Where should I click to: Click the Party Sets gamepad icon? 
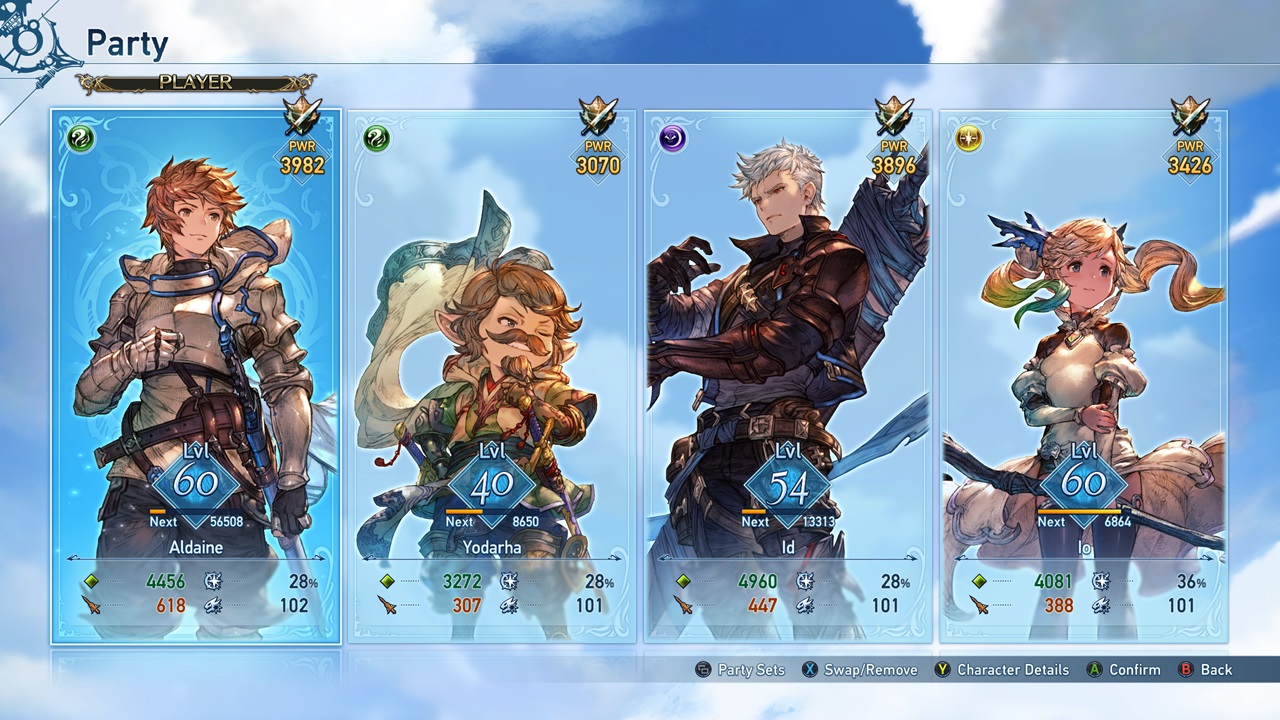coord(705,670)
